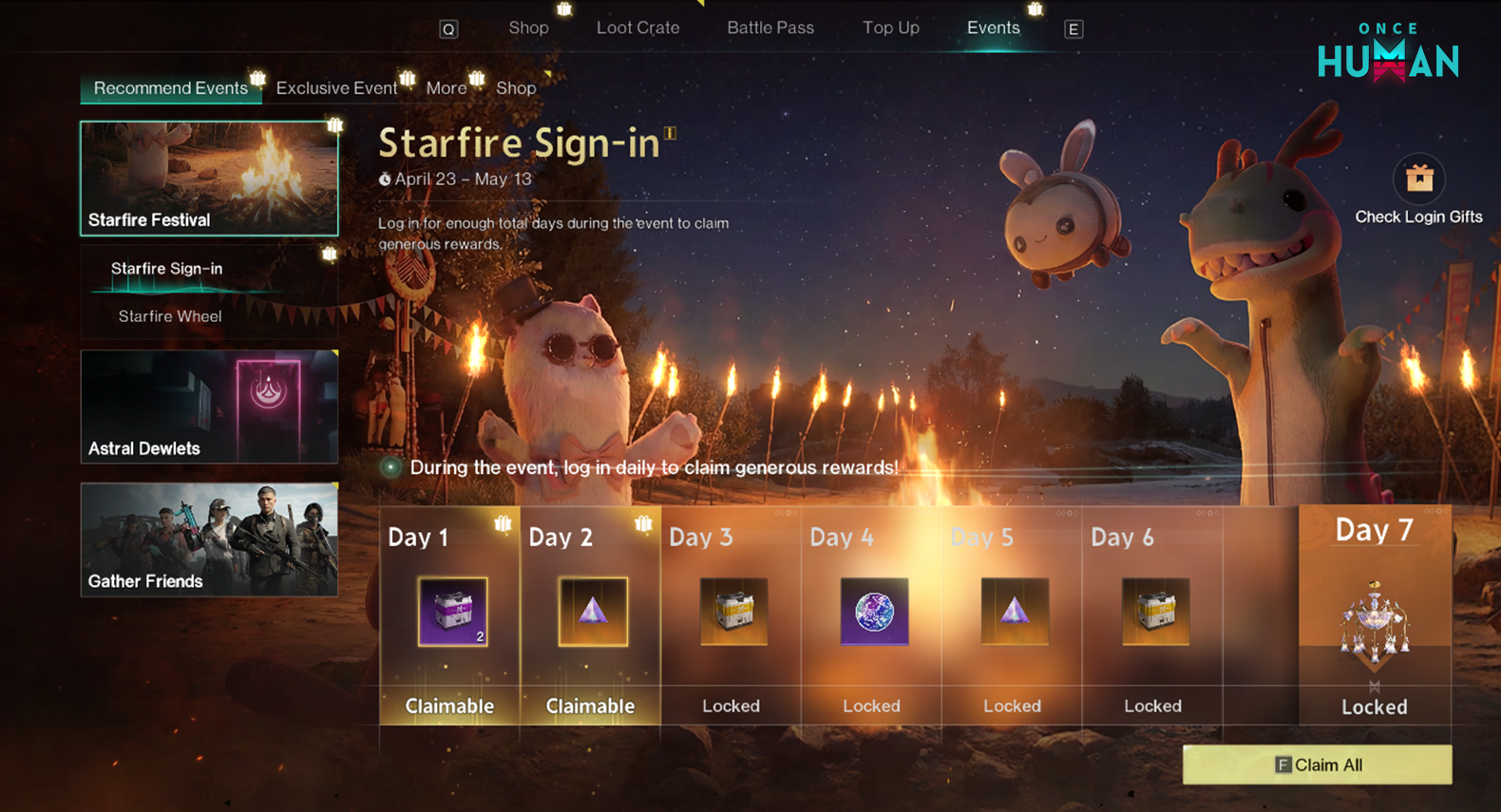Screen dimensions: 1501x812
Task: Open the Starfire Wheel entry
Action: (x=170, y=316)
